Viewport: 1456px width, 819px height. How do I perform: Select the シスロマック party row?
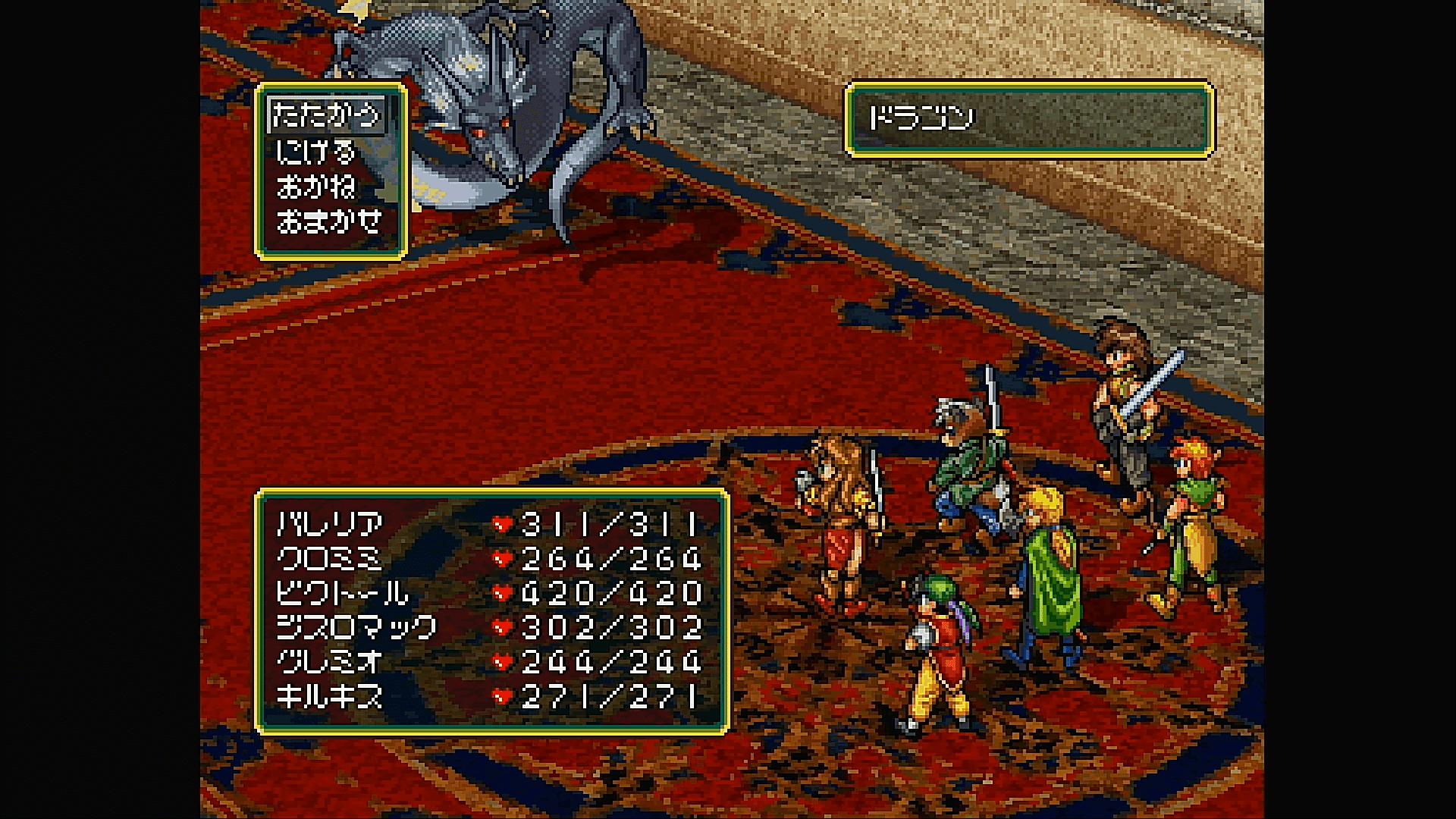(x=356, y=628)
